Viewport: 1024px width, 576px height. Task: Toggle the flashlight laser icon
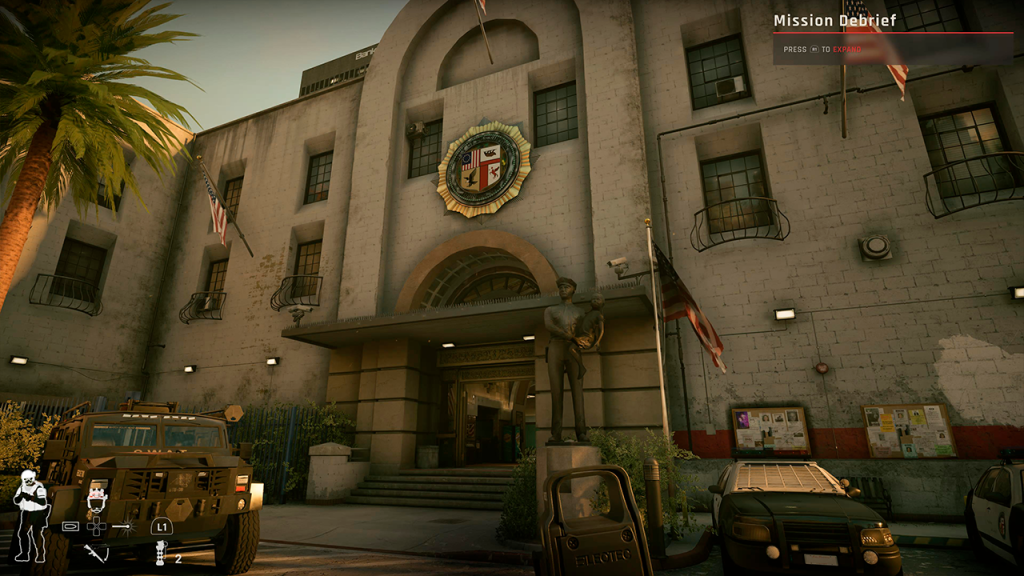click(x=122, y=525)
